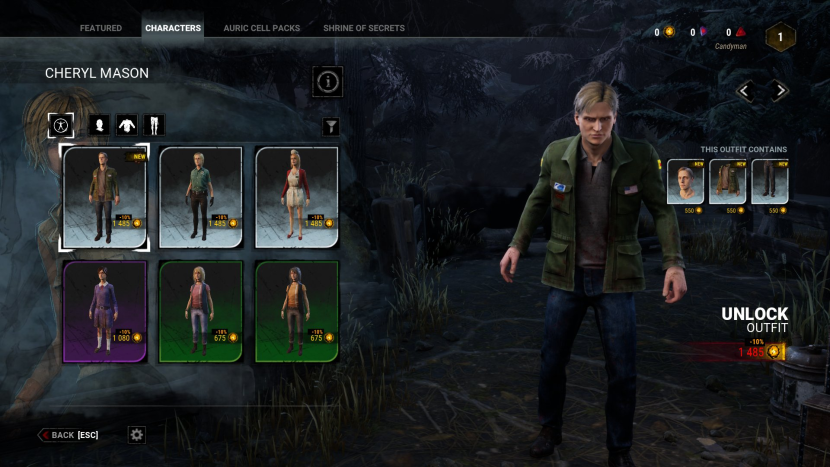Open the Shrine of Secrets tab
Image resolution: width=830 pixels, height=467 pixels.
[x=364, y=28]
